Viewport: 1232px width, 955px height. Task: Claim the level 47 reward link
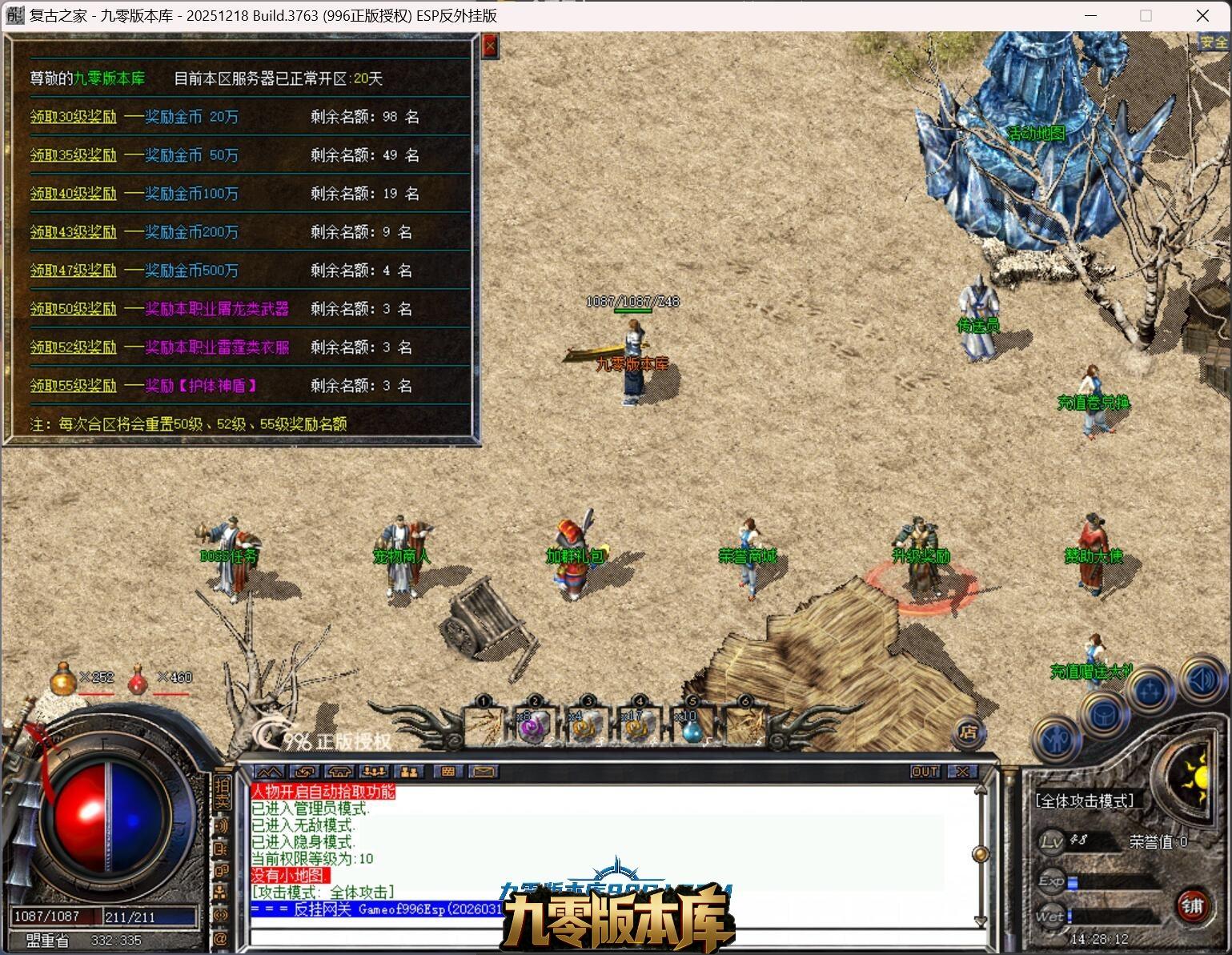point(74,271)
